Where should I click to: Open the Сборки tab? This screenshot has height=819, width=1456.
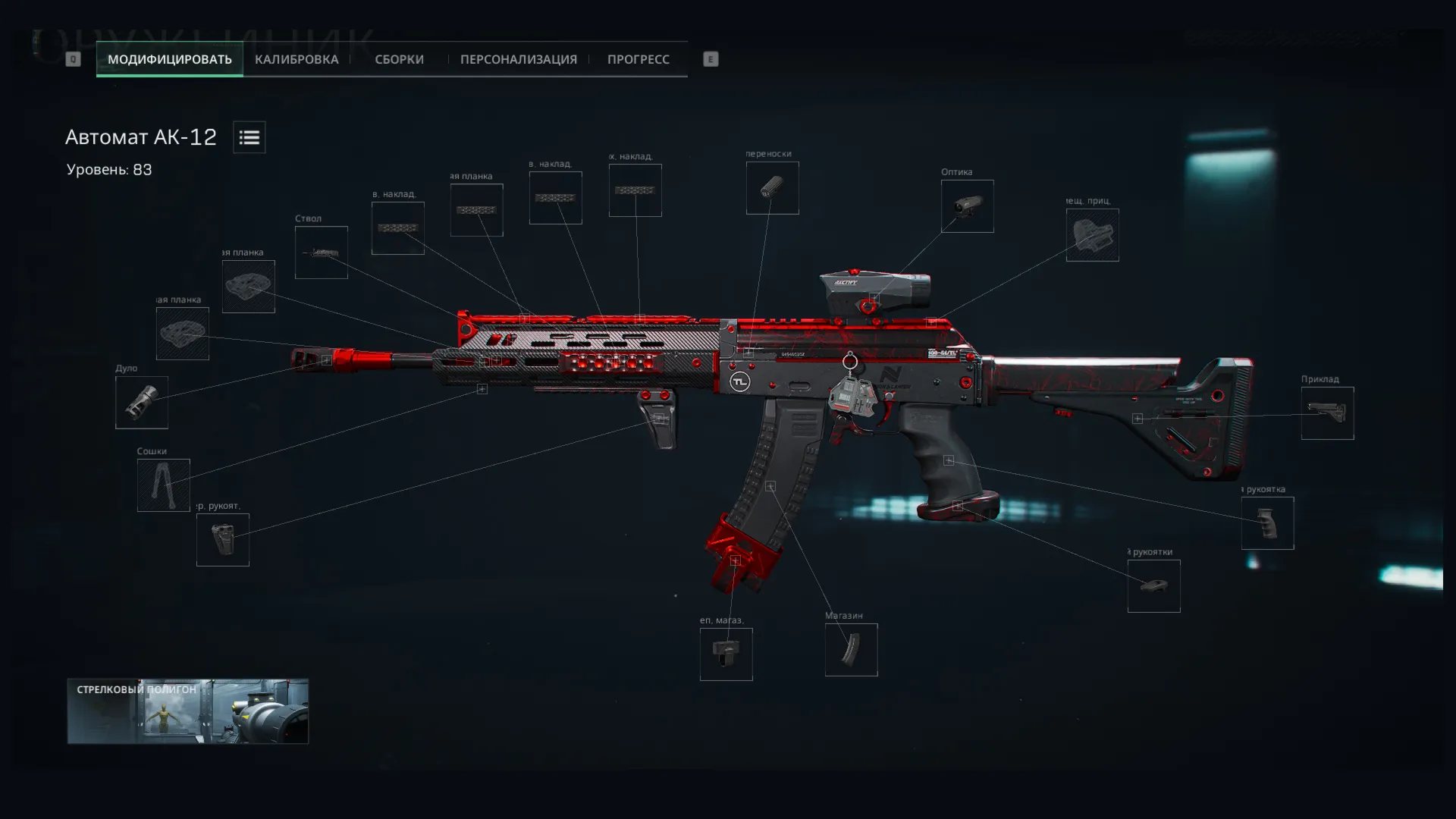399,59
